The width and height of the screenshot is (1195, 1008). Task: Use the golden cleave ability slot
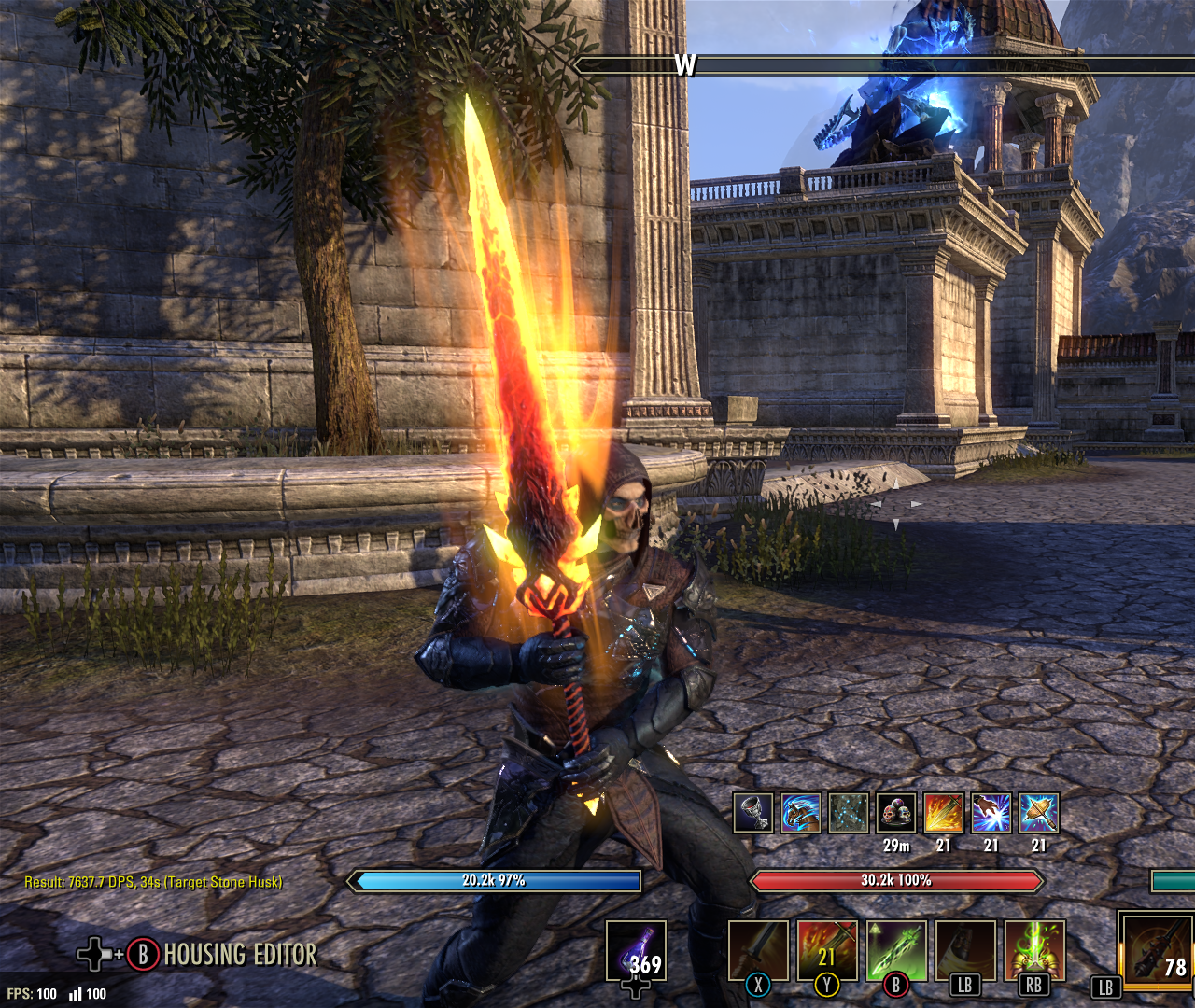pyautogui.click(x=965, y=950)
